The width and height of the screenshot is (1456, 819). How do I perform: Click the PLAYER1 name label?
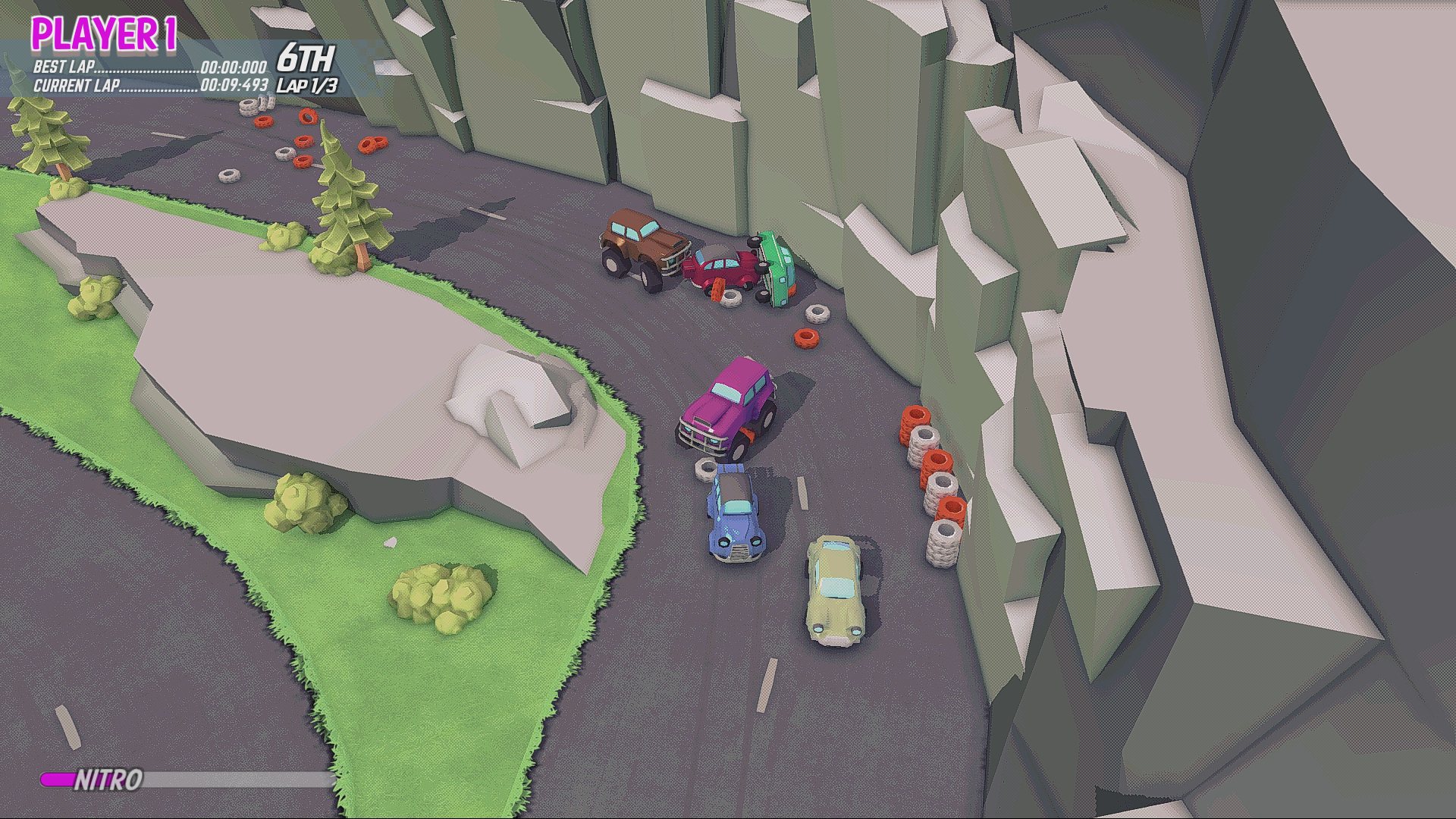tap(102, 32)
